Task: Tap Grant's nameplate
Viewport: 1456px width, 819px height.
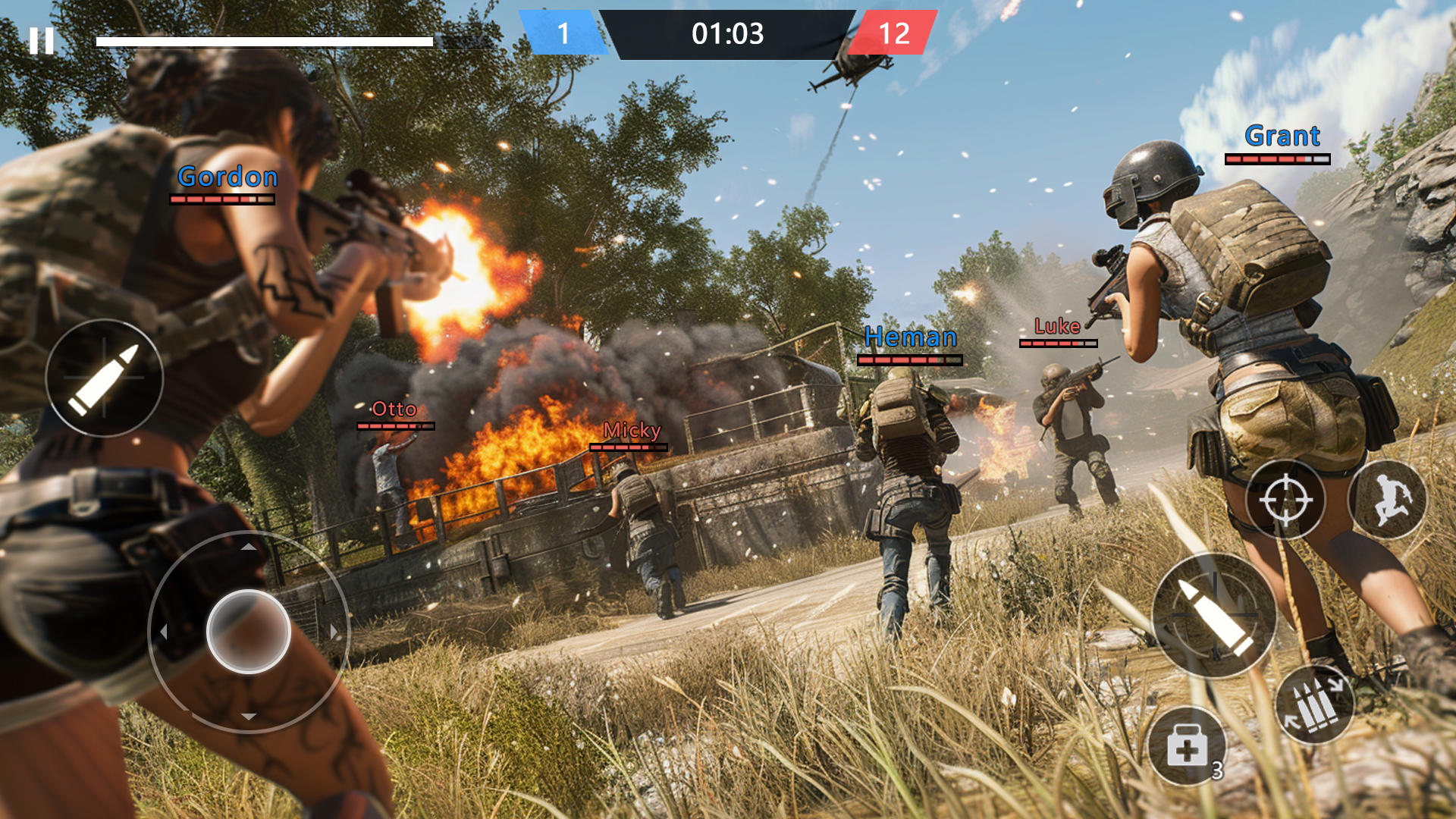Action: coord(1281,136)
